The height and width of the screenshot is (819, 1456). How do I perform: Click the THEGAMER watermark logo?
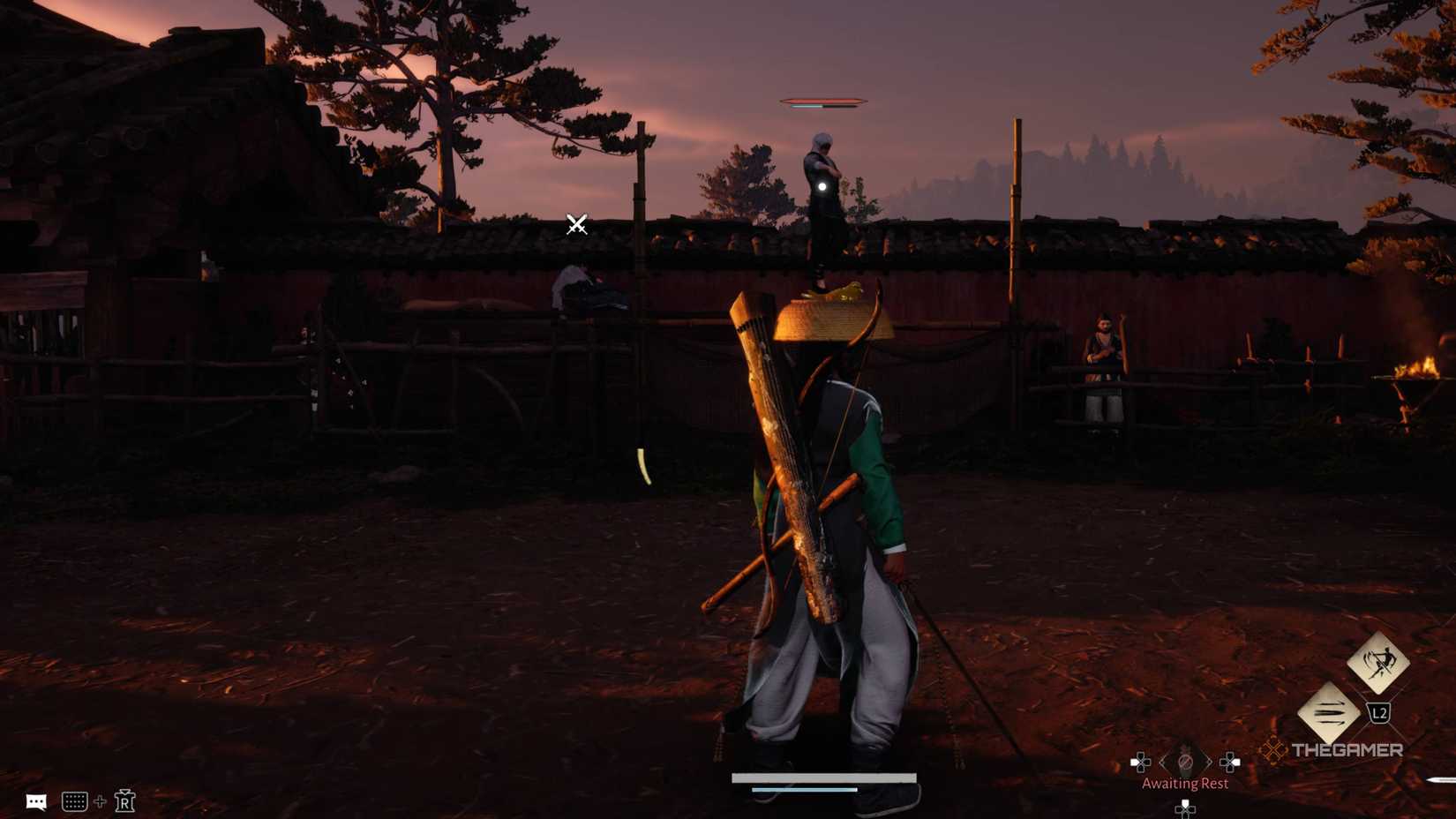(x=1347, y=748)
